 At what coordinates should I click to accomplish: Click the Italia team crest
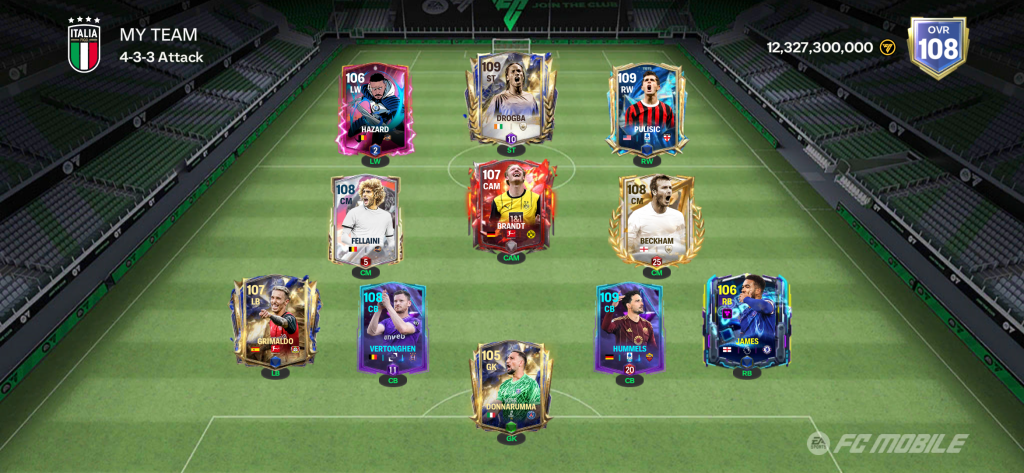pos(83,46)
